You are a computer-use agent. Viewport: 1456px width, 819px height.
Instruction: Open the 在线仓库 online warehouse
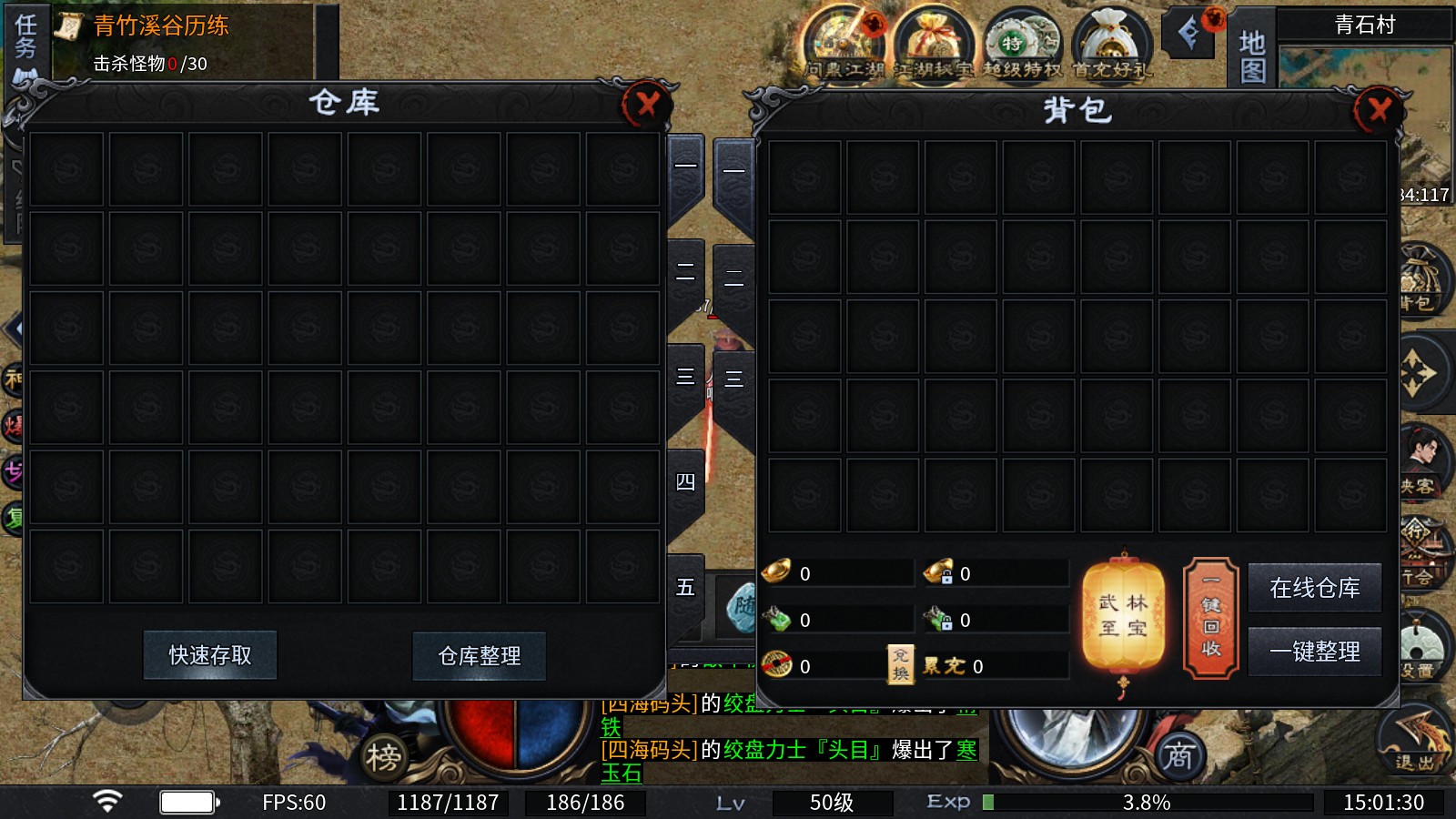pos(1315,588)
